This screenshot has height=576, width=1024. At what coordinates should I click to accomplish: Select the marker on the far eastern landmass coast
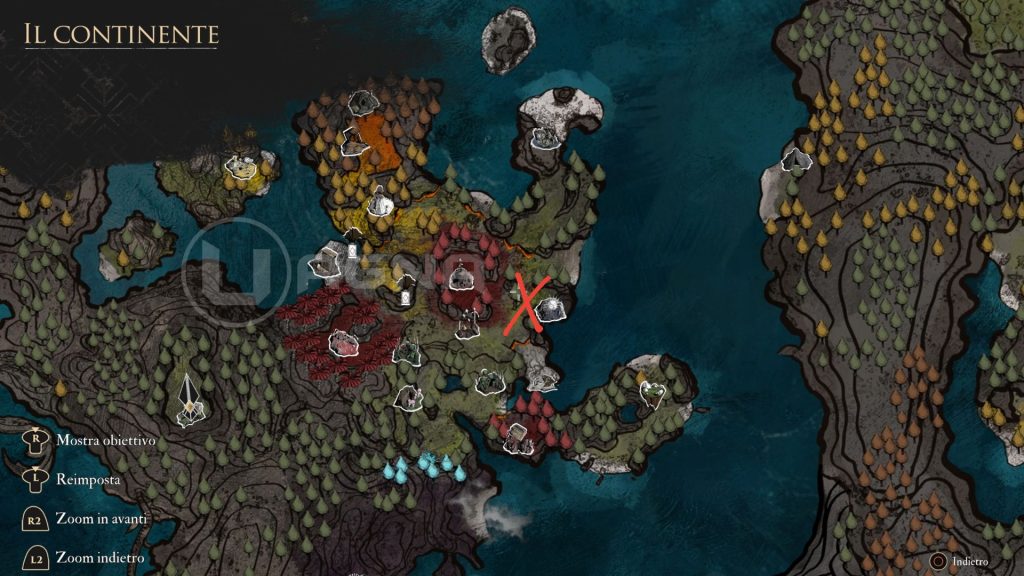pos(796,159)
